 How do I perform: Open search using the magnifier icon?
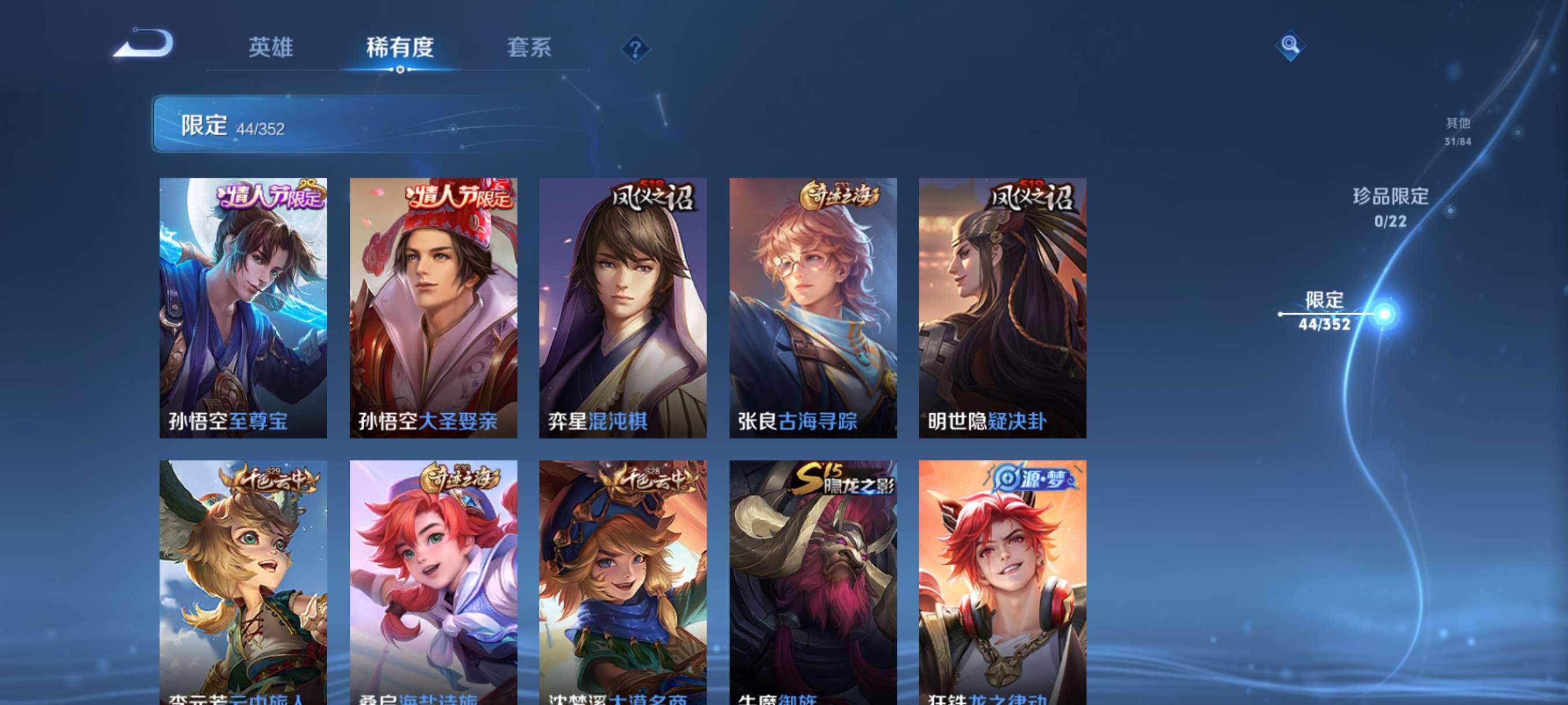1290,45
